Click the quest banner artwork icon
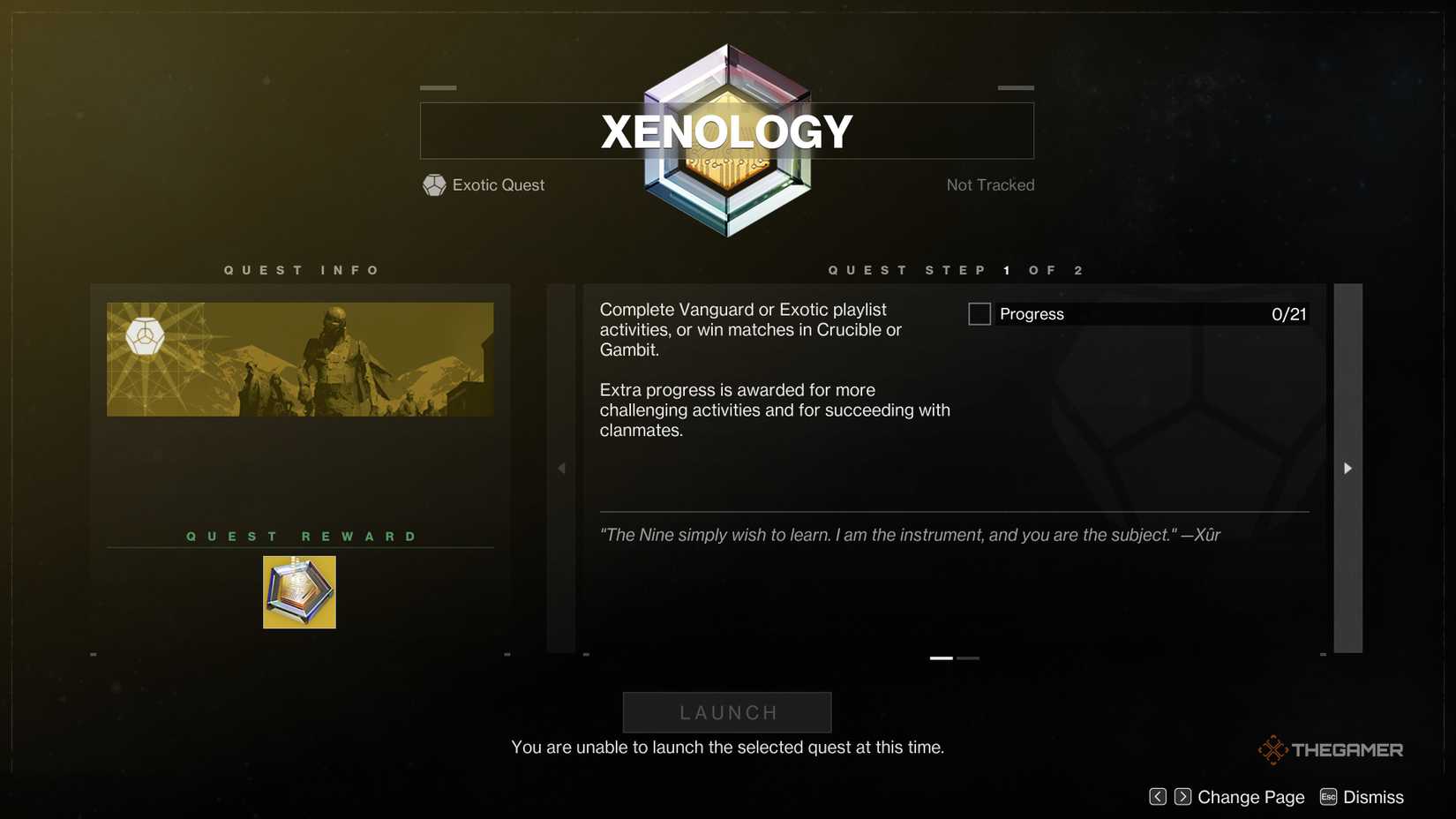Viewport: 1456px width, 819px height. pos(299,357)
